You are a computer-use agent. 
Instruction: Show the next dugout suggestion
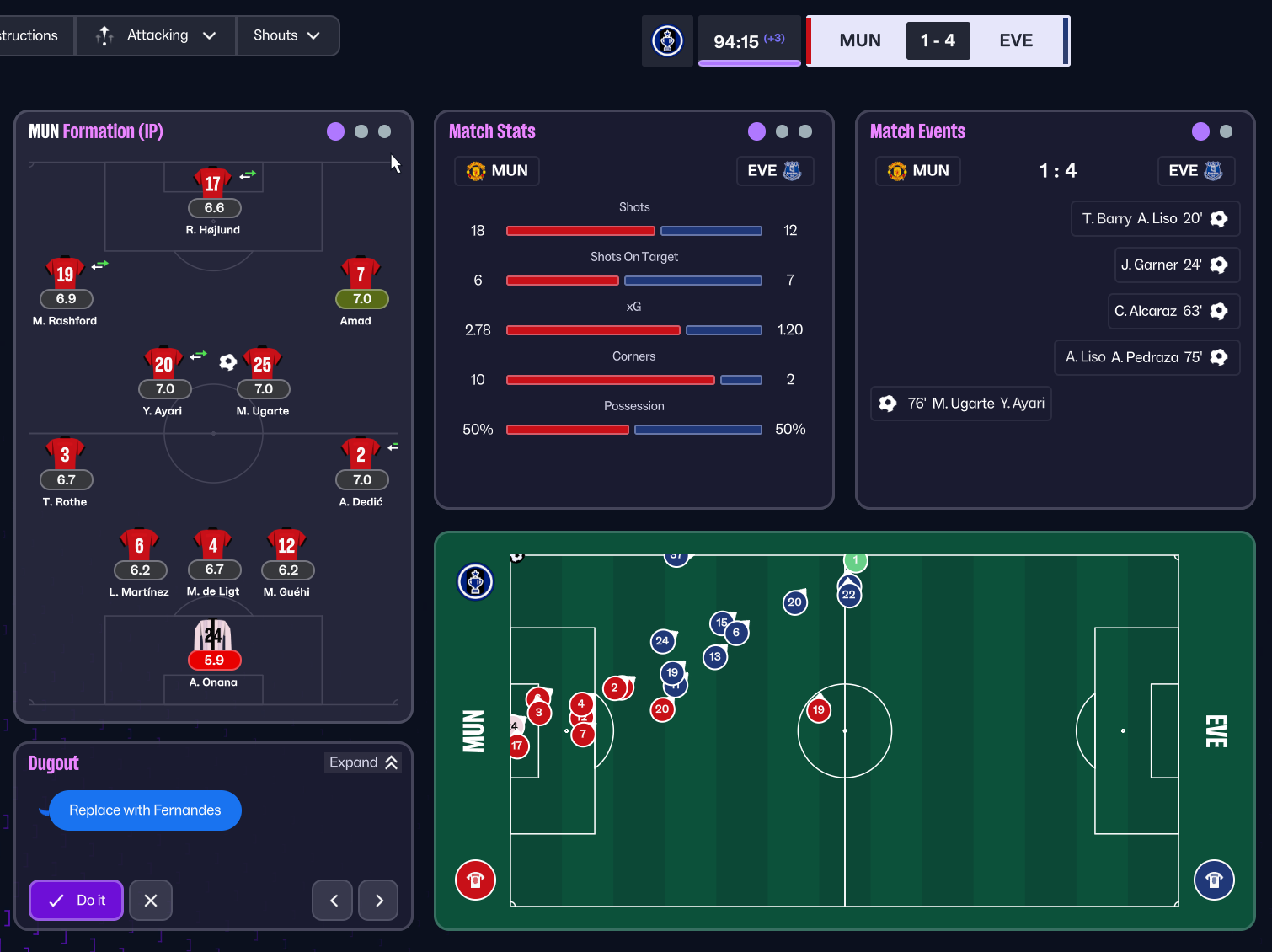point(378,900)
